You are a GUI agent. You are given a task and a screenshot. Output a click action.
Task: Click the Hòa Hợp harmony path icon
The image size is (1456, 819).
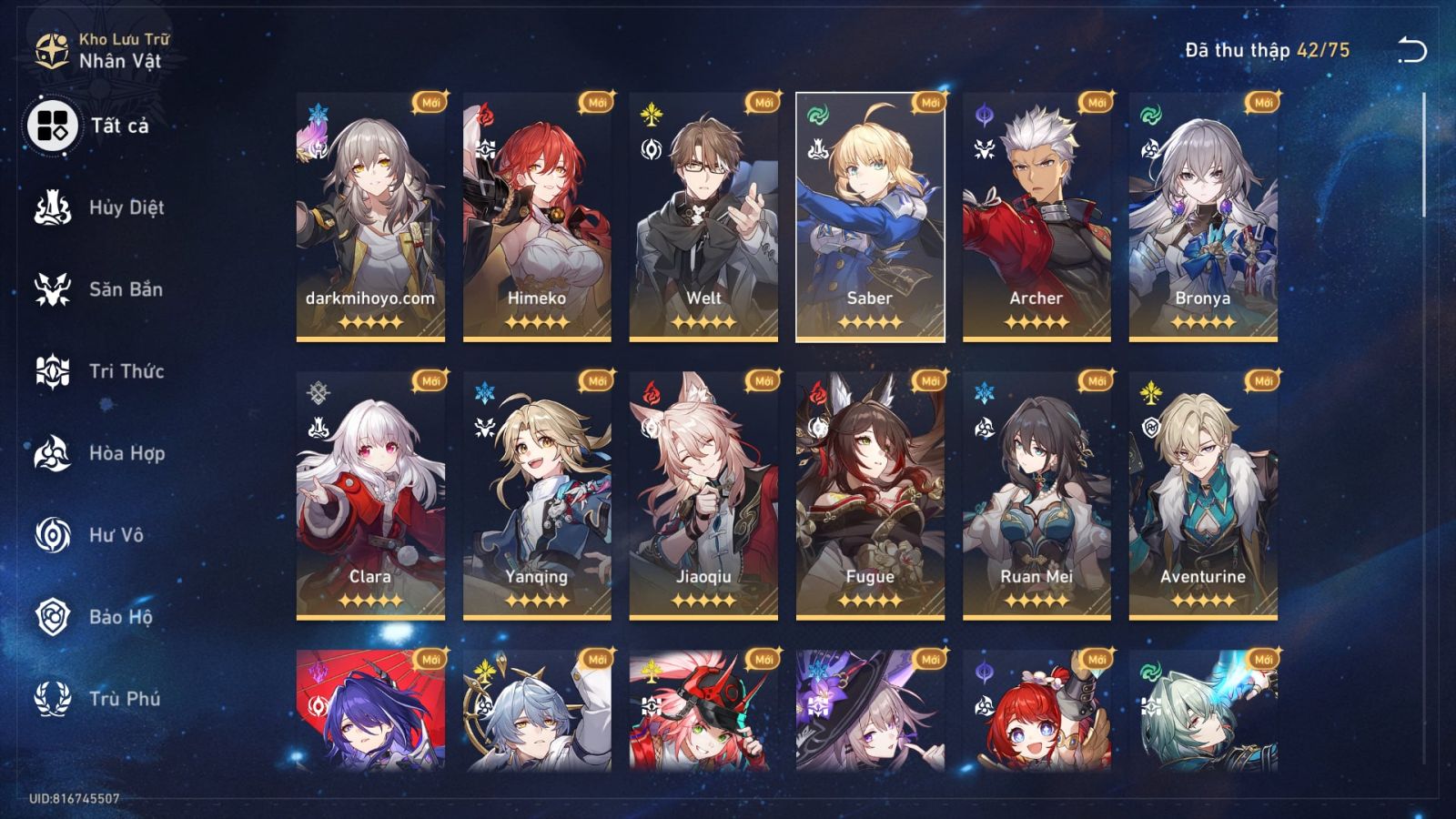coord(55,454)
